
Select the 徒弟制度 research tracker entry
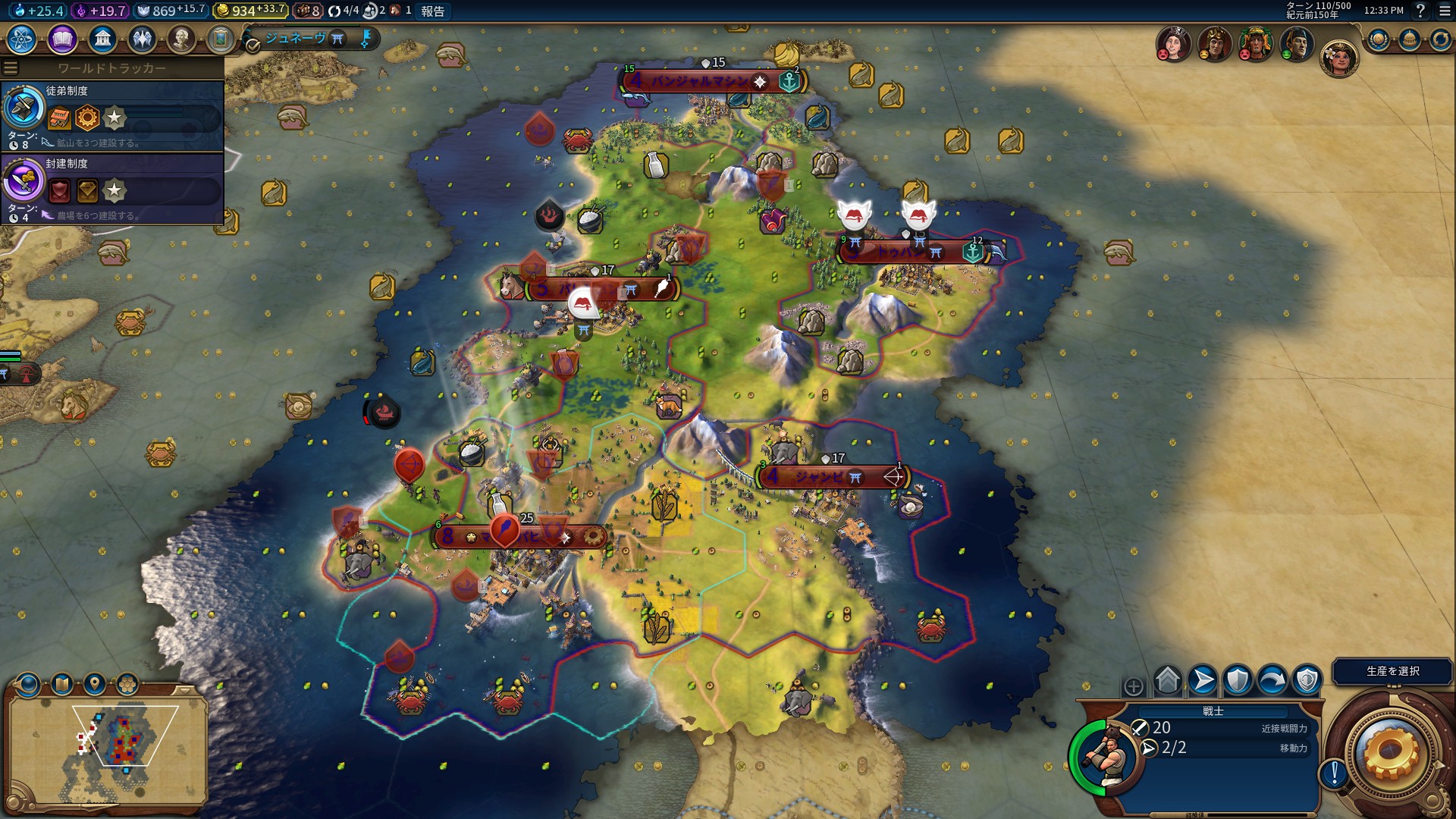(x=112, y=115)
